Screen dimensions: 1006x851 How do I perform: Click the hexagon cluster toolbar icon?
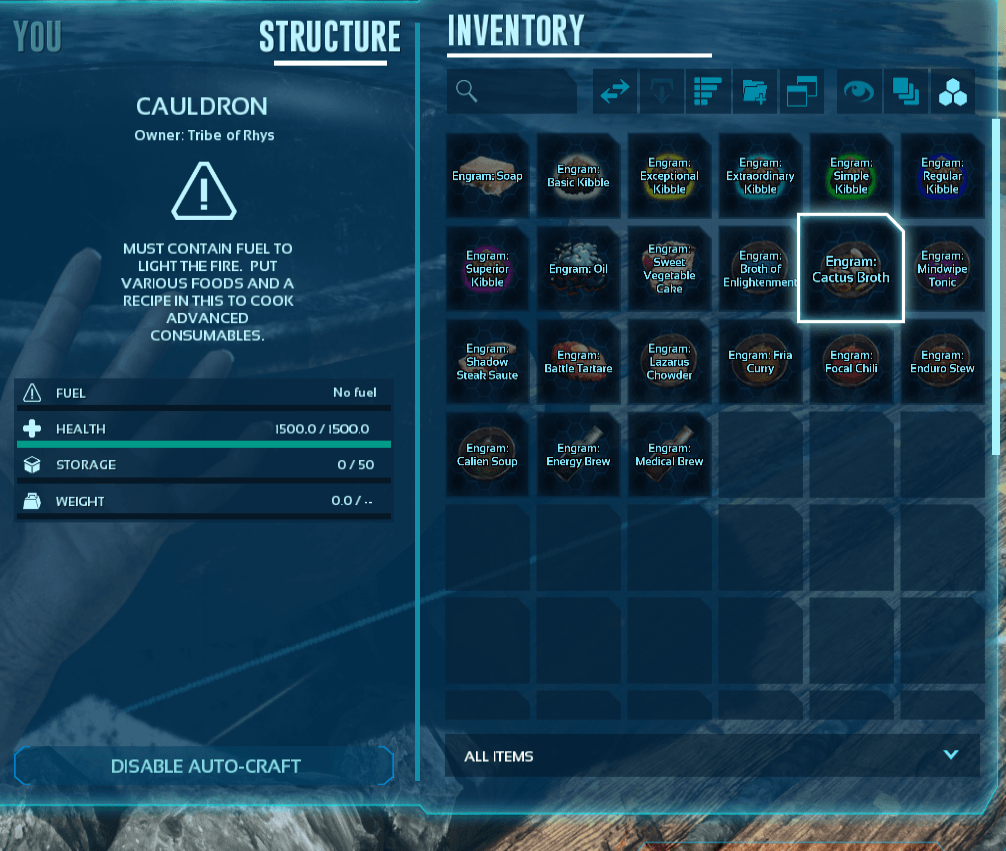[x=952, y=92]
